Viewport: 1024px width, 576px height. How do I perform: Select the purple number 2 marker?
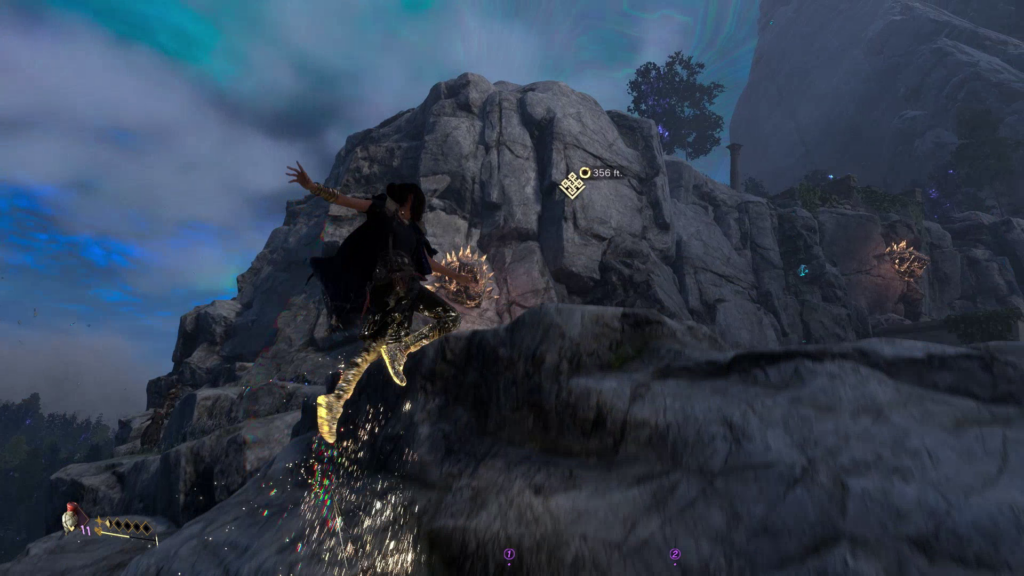click(x=675, y=554)
